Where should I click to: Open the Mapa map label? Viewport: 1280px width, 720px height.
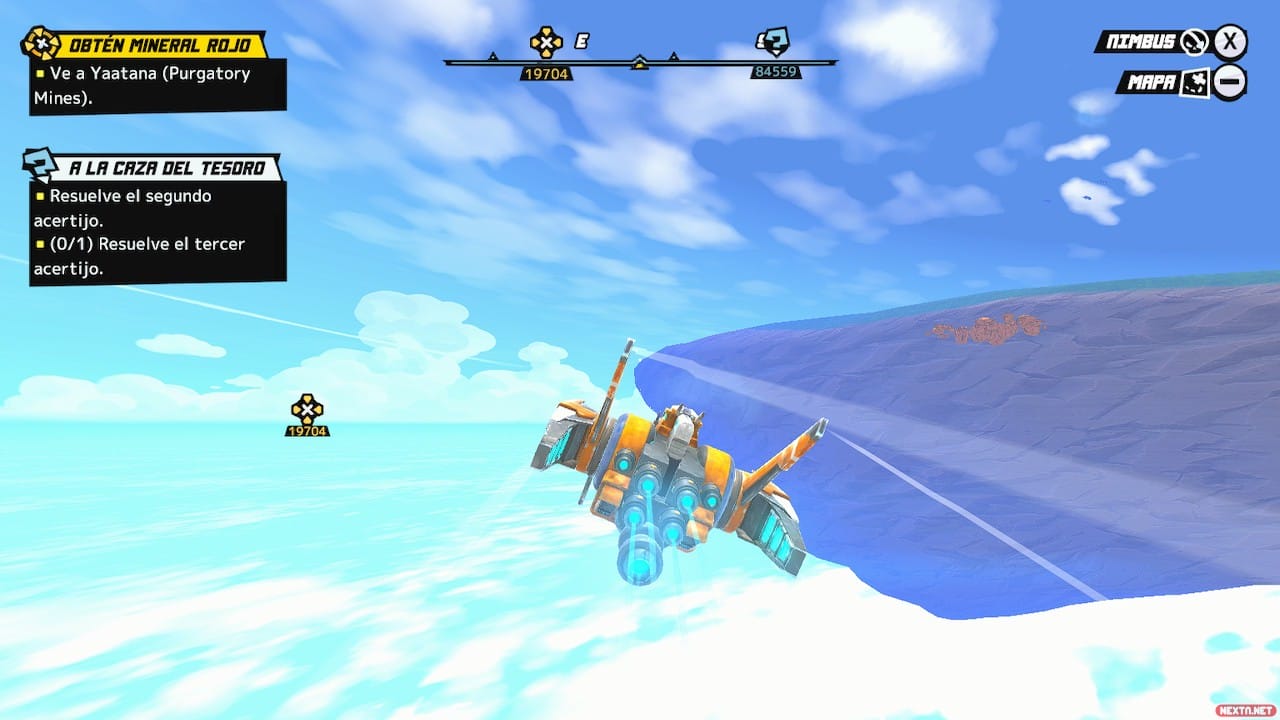[1150, 82]
